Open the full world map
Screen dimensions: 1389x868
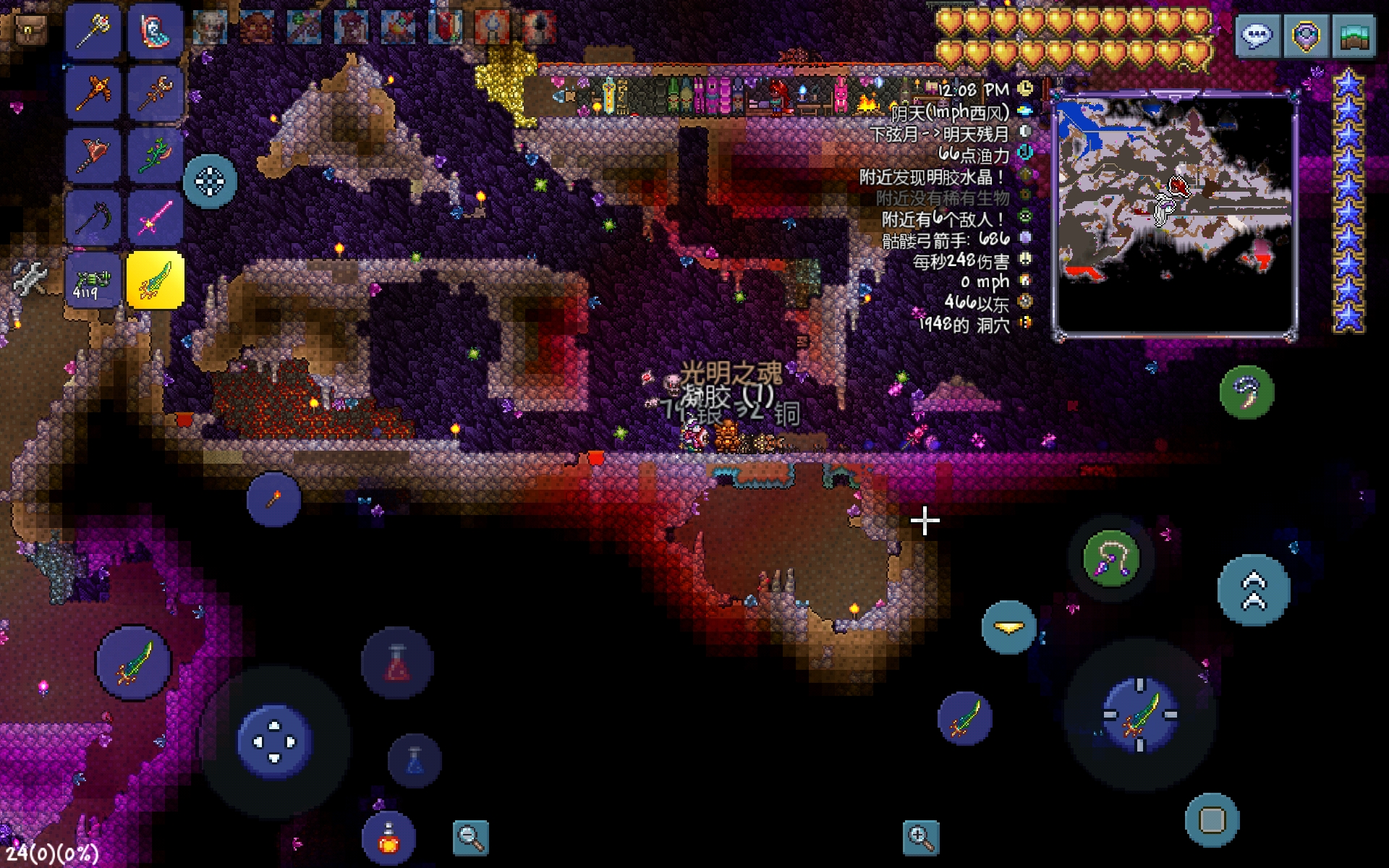[x=1354, y=35]
